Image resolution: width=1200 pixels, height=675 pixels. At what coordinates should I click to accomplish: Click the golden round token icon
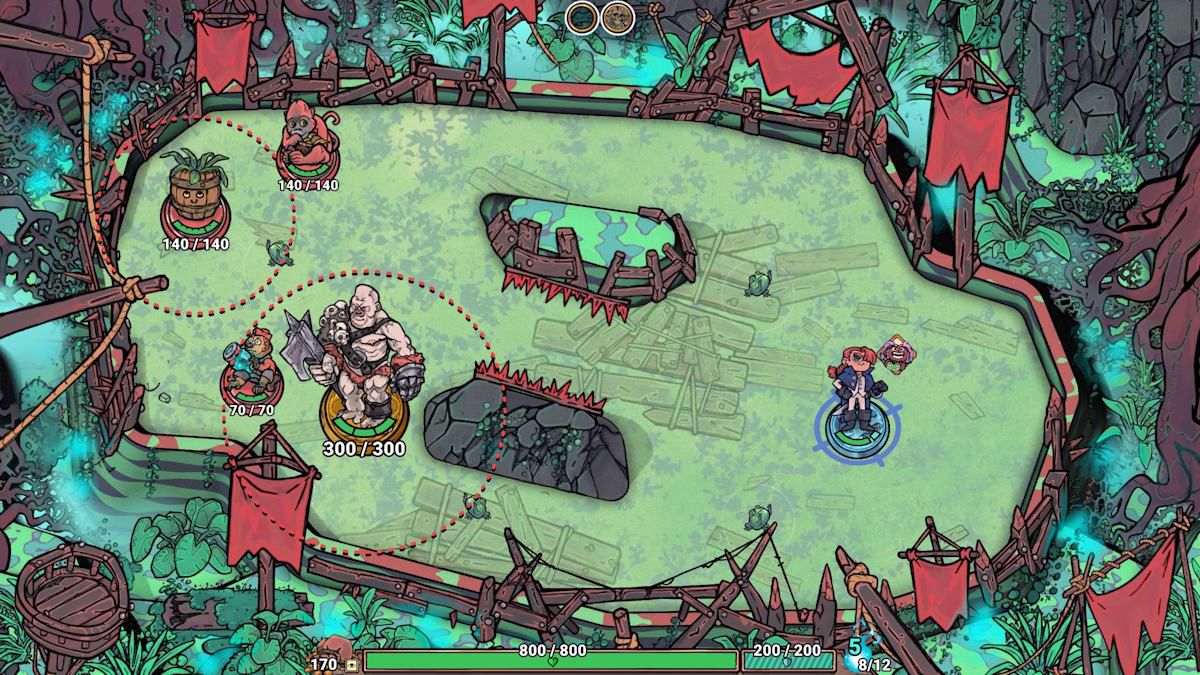point(618,17)
